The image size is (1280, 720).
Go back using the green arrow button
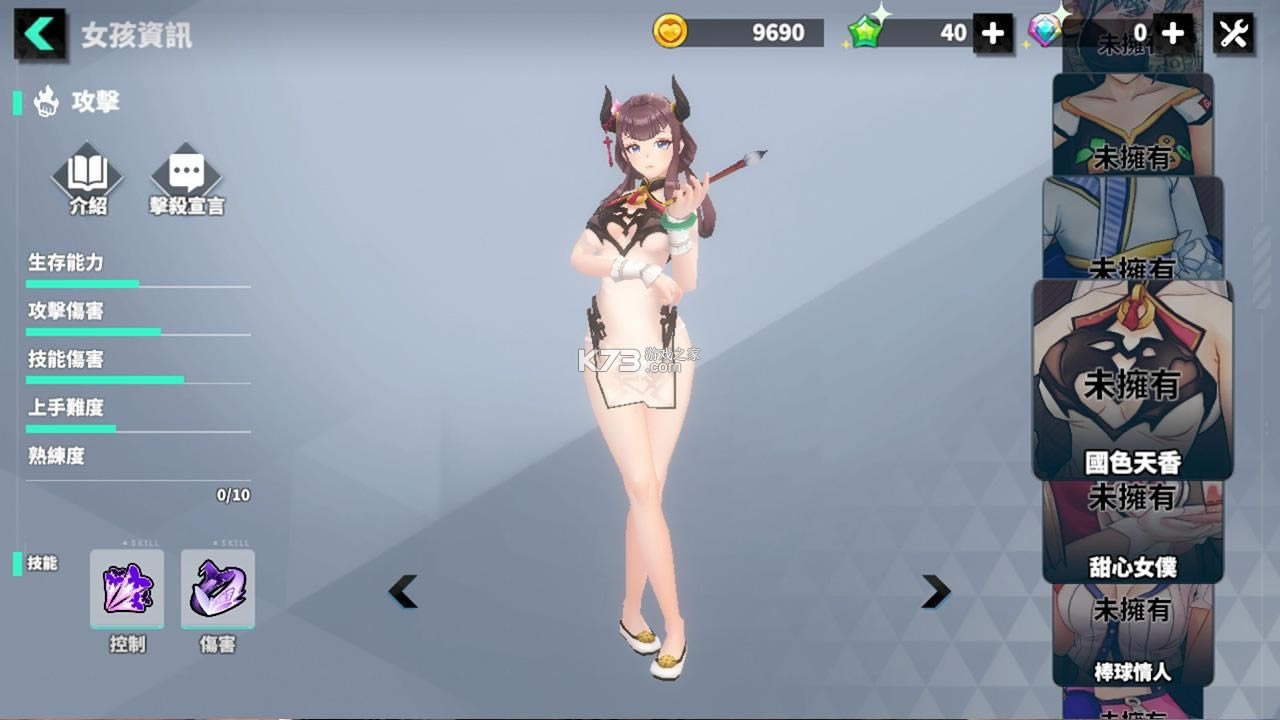(40, 34)
